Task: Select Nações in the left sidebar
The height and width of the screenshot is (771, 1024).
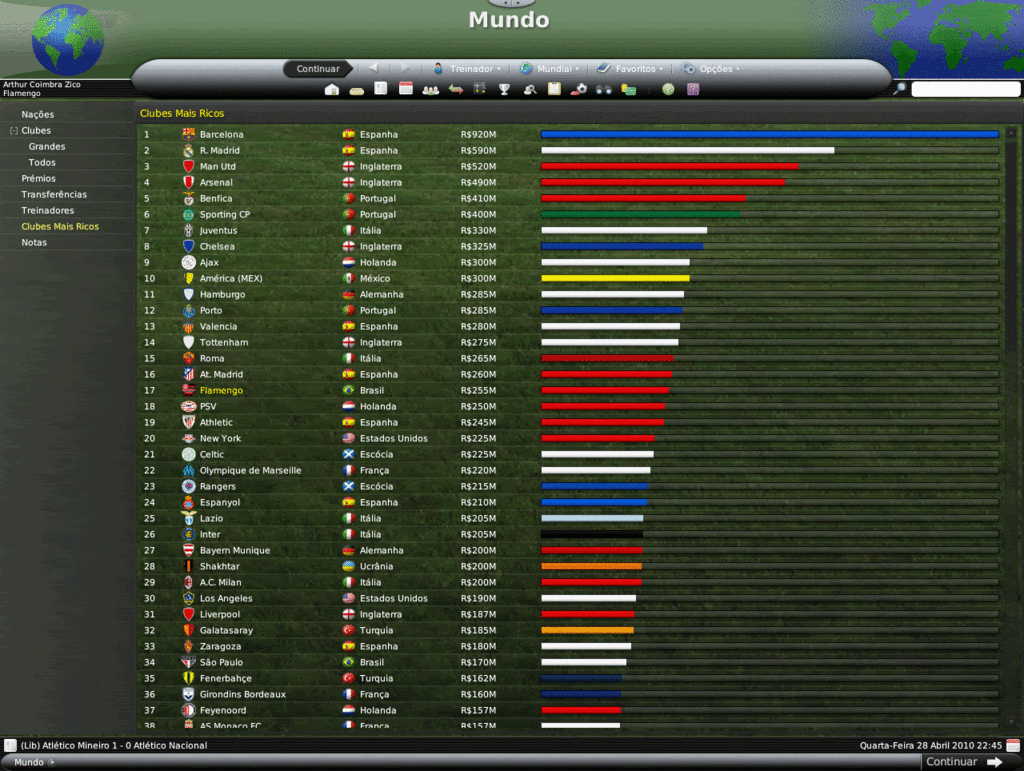Action: pyautogui.click(x=38, y=115)
